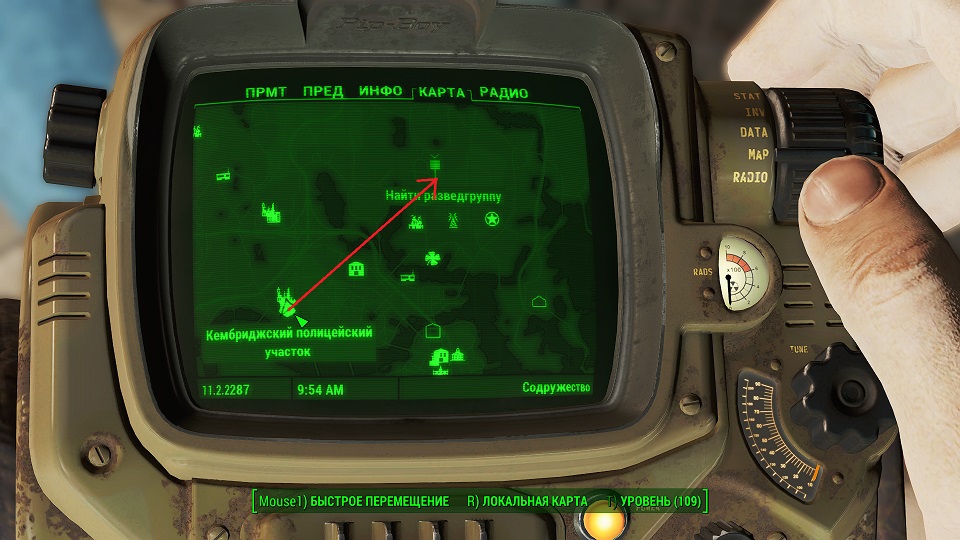The width and height of the screenshot is (960, 540).
Task: Select the radio tower map marker
Action: 451,220
